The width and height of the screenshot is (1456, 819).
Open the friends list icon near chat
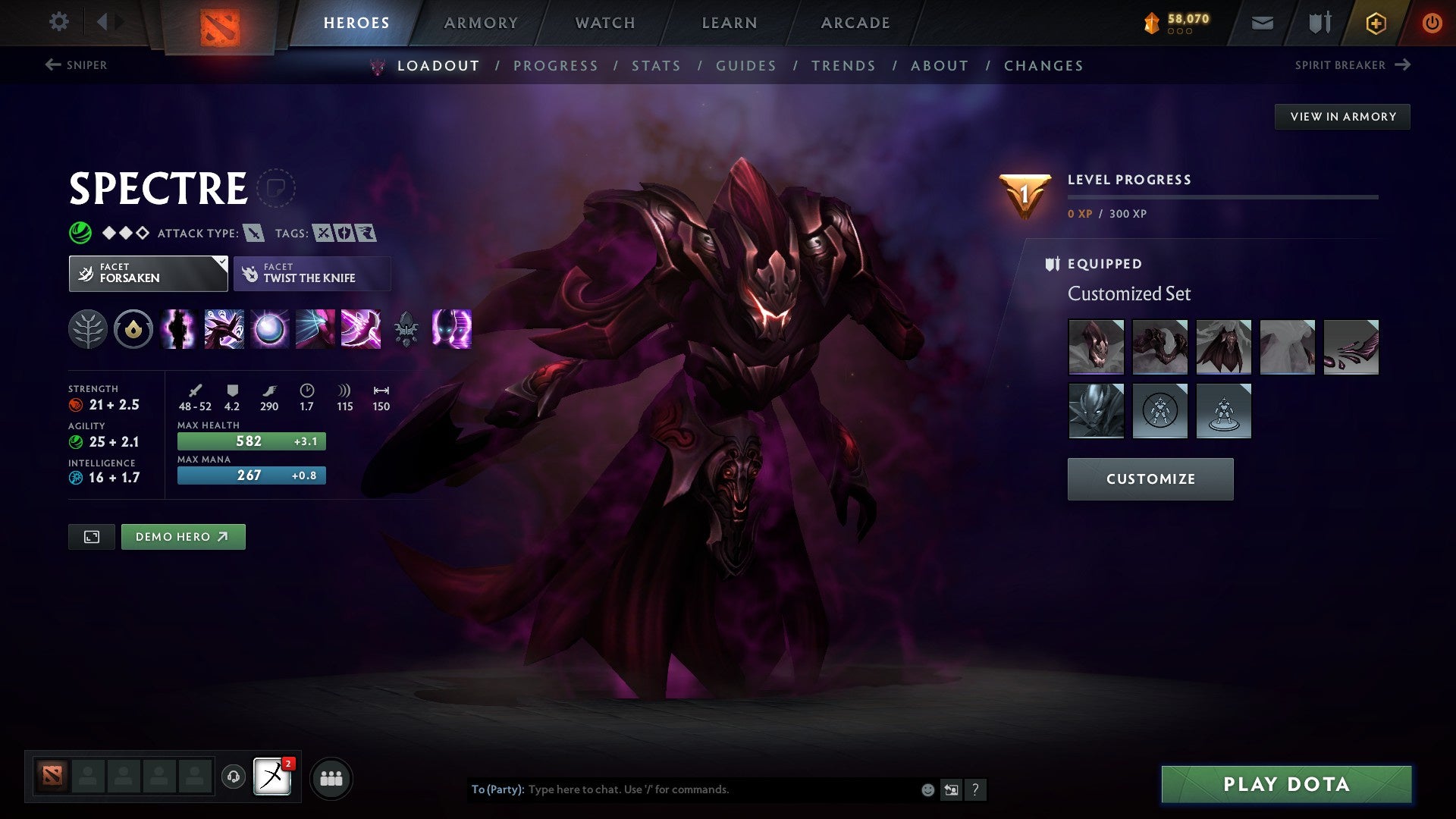[331, 777]
